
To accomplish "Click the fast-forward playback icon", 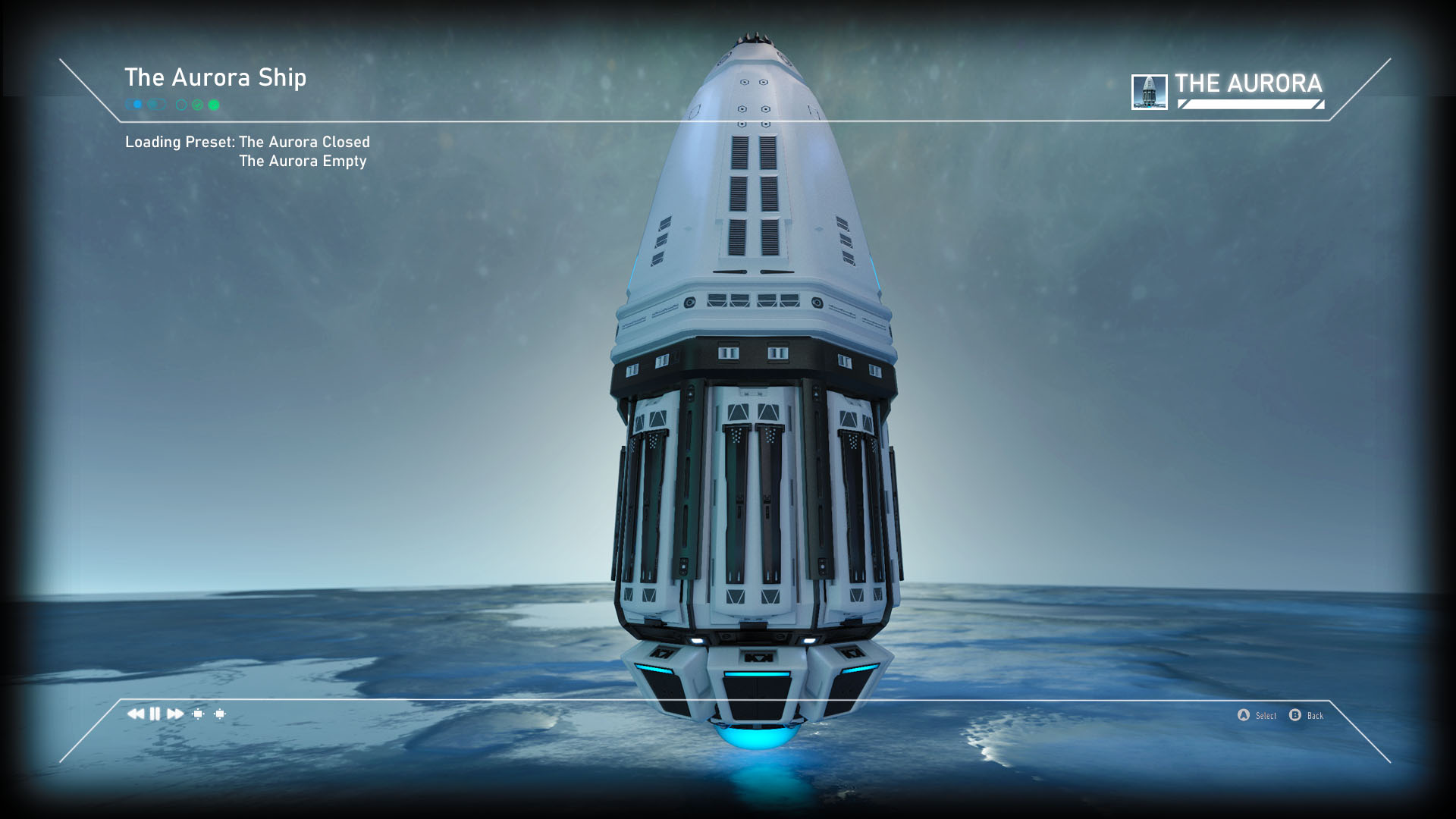I will click(x=173, y=713).
